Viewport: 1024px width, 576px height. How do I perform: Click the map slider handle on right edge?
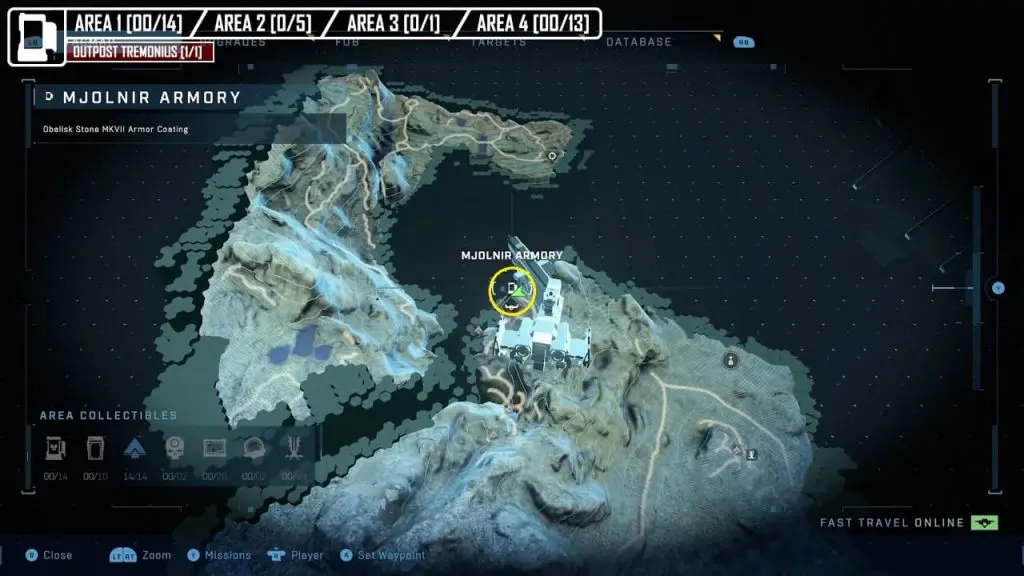click(x=997, y=288)
